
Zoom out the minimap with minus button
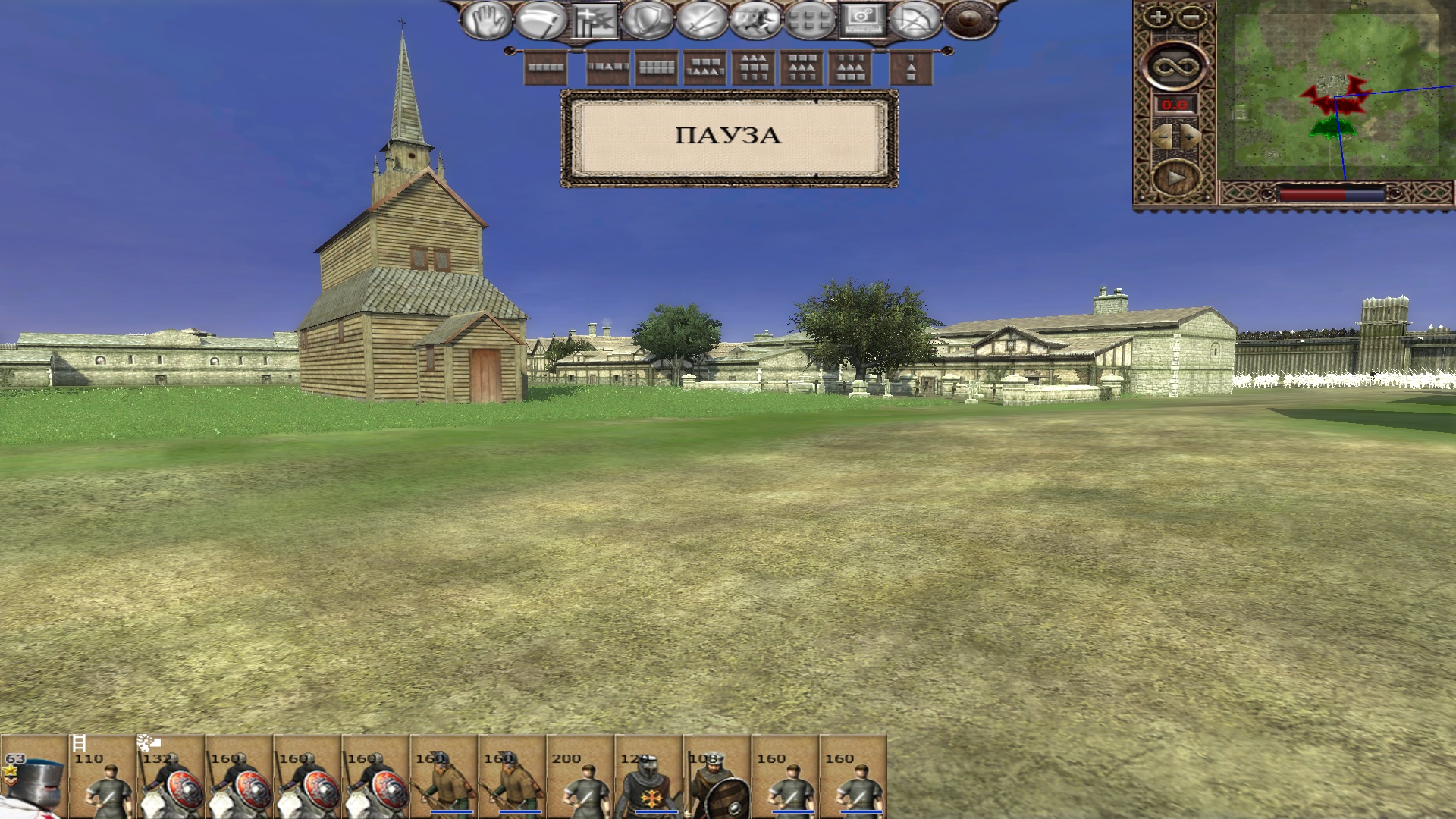click(1192, 17)
